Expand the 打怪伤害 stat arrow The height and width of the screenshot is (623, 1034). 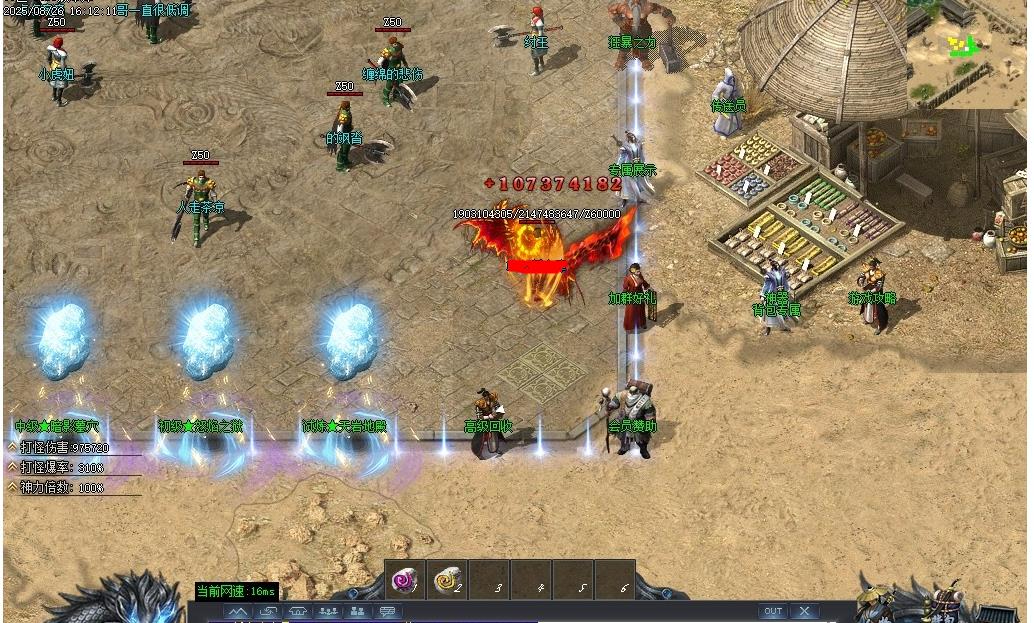12,448
